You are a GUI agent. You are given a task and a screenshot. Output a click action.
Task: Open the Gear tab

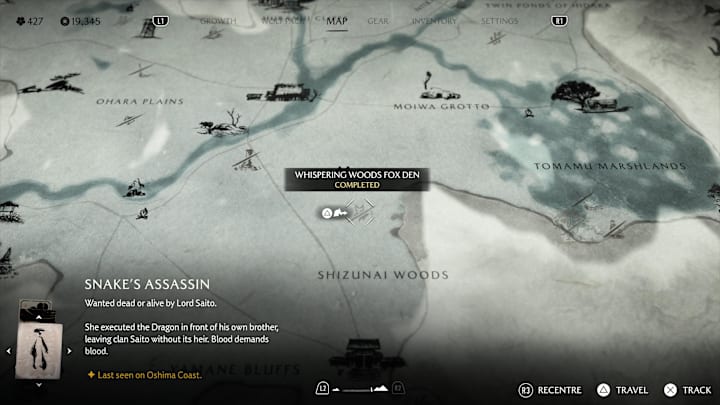(x=378, y=20)
